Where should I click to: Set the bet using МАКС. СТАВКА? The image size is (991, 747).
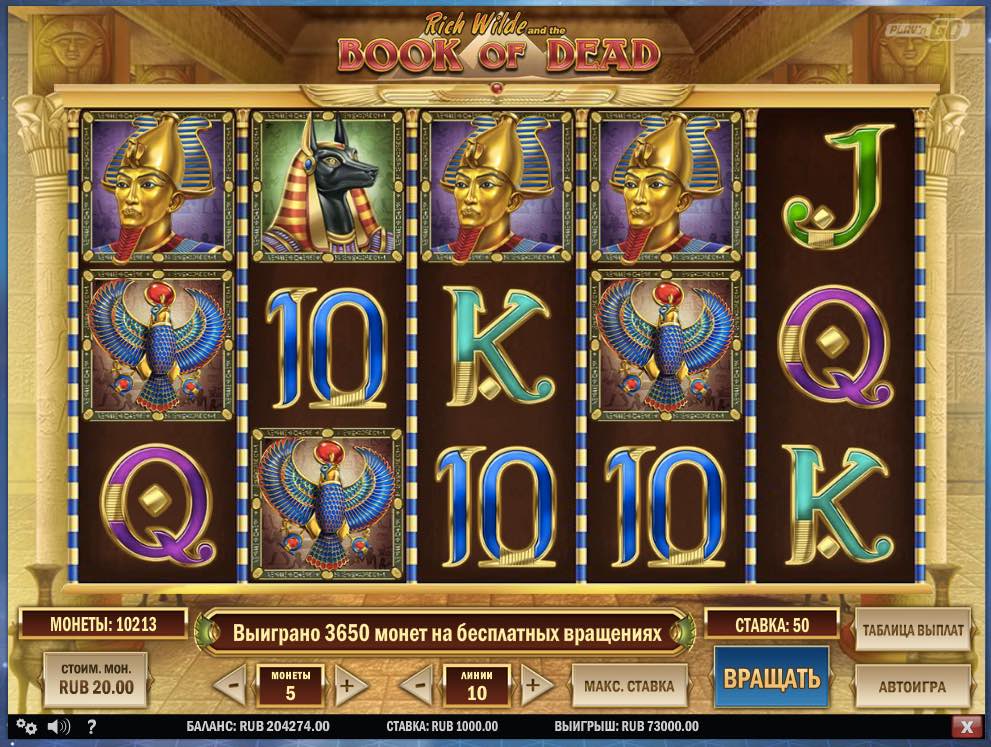click(x=629, y=686)
